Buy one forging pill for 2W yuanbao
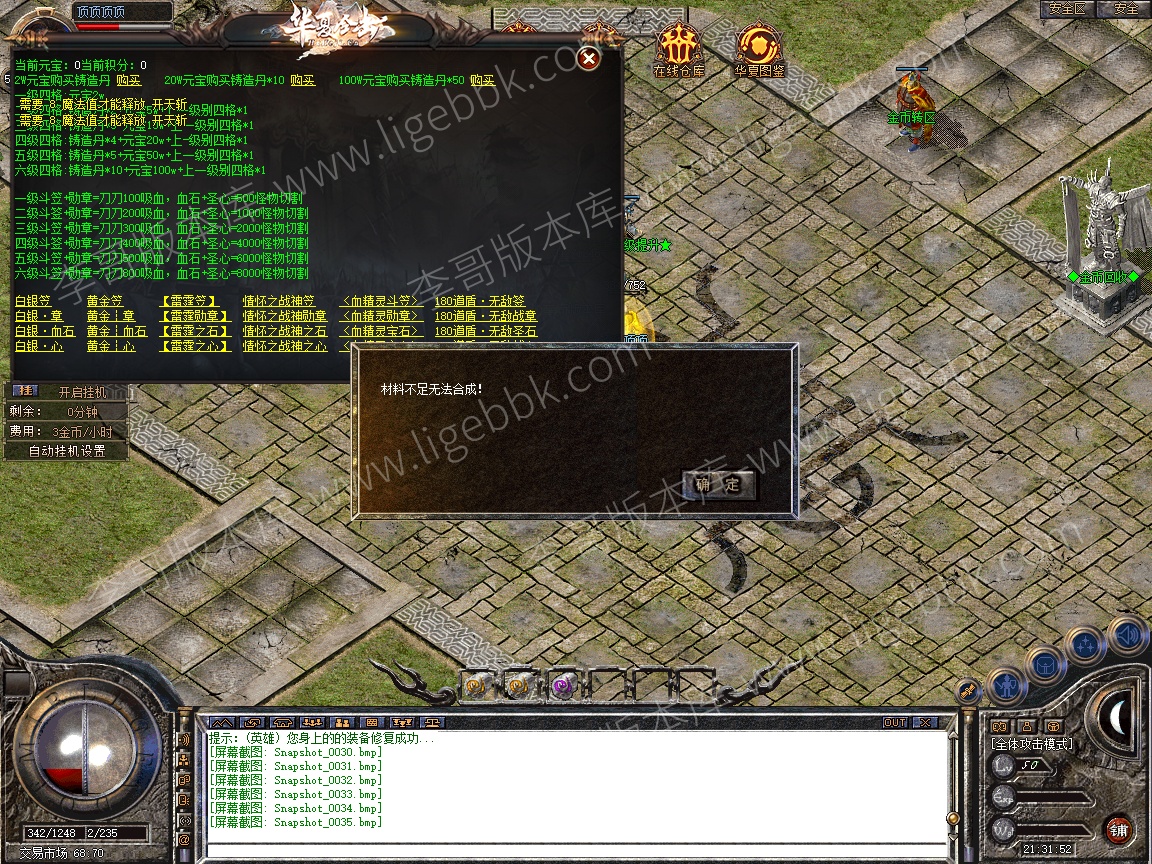 [128, 80]
